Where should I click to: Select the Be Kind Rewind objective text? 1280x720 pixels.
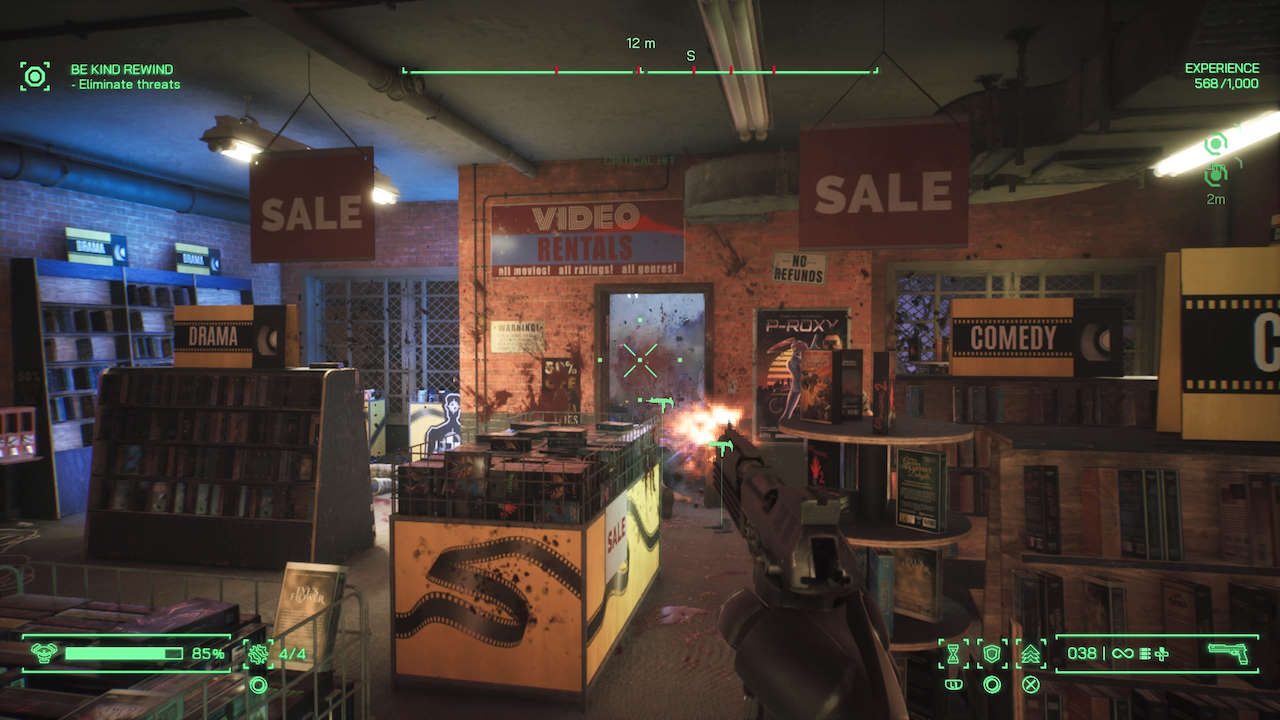tap(121, 70)
